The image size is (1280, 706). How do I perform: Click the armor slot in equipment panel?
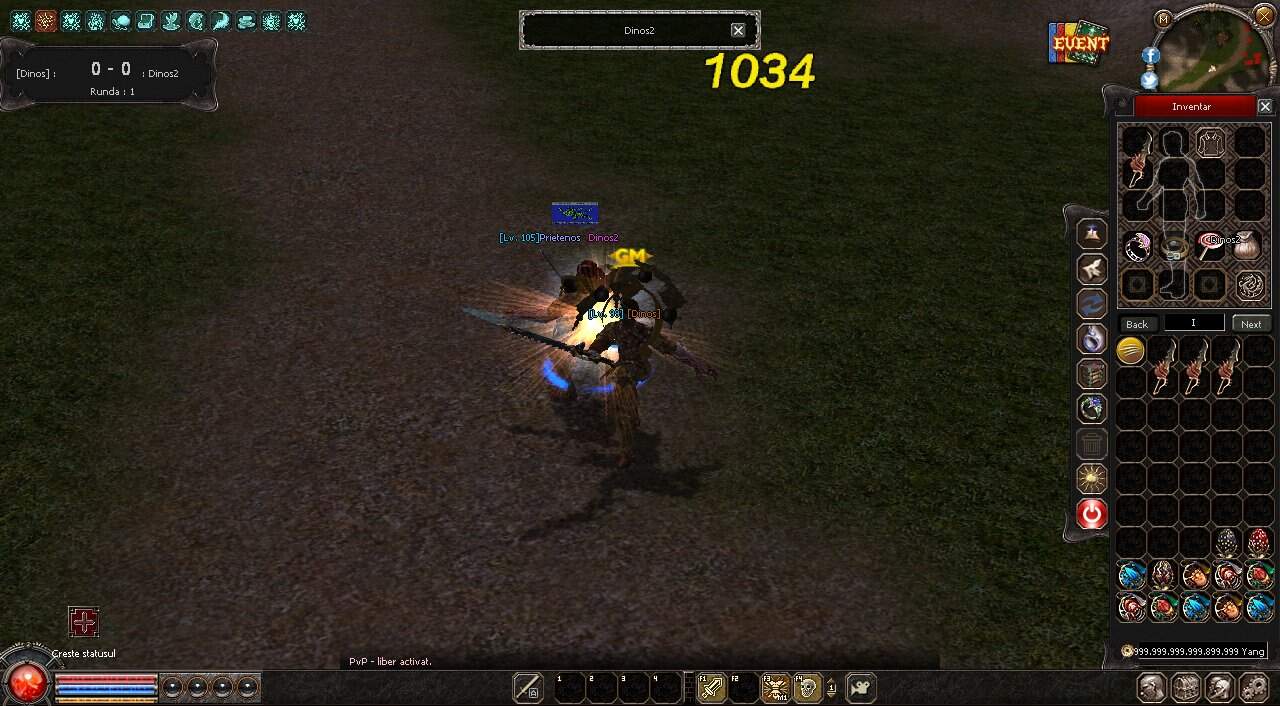(1211, 143)
